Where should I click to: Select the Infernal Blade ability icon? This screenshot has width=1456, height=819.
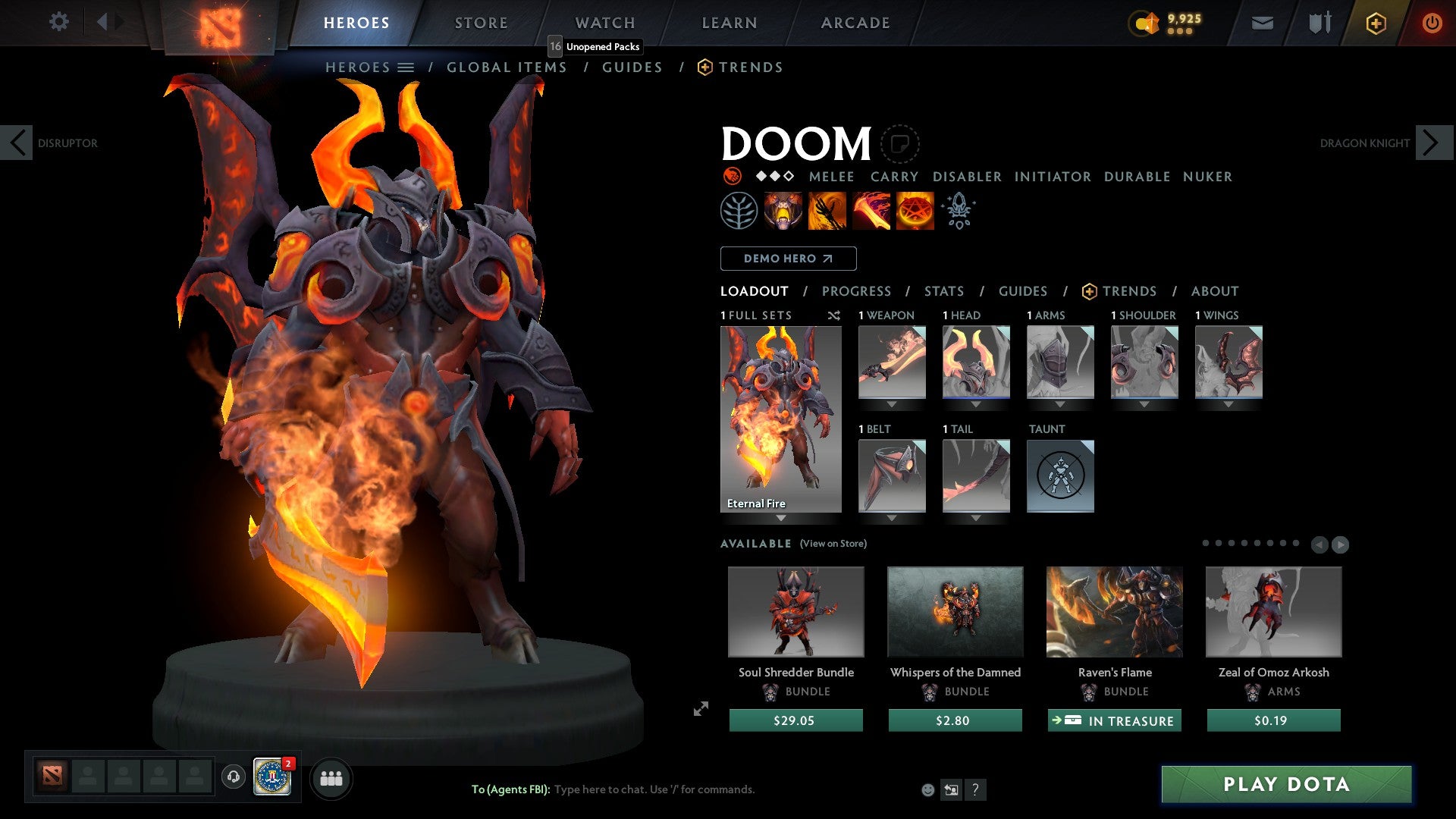point(870,210)
